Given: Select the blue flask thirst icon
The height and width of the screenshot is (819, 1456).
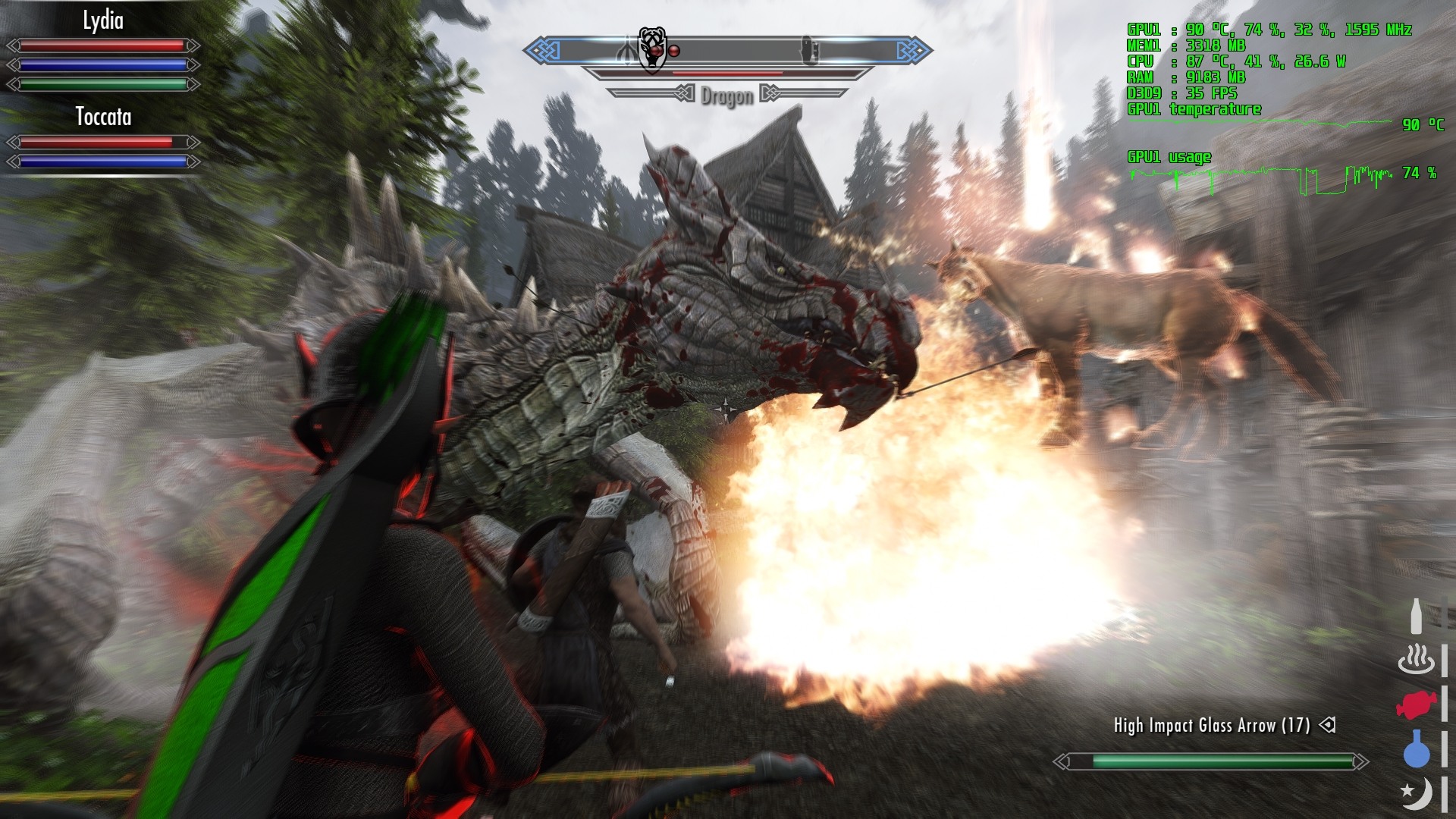Looking at the screenshot, I should coord(1416,749).
